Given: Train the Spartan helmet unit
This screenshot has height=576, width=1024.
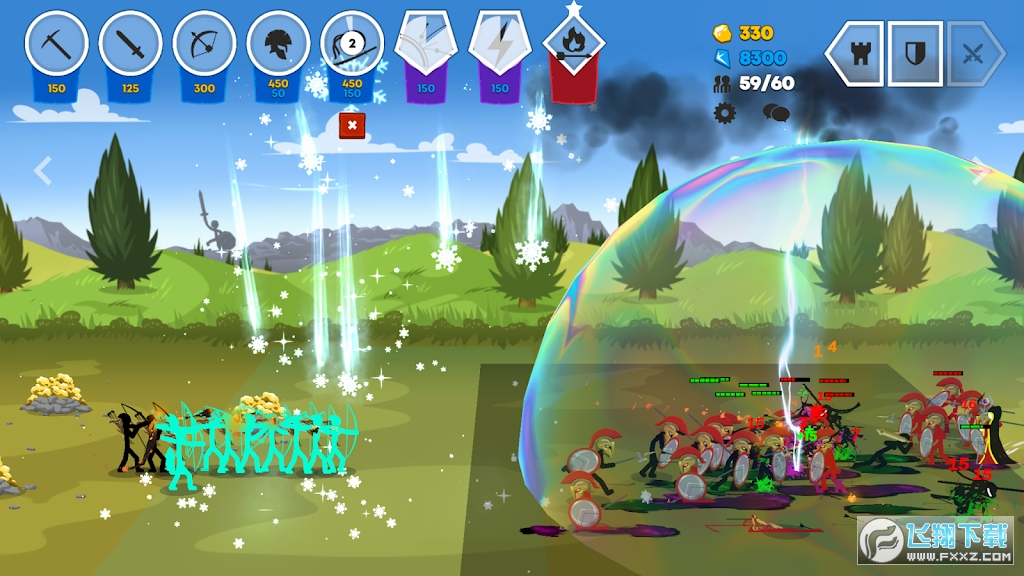Looking at the screenshot, I should pos(278,45).
